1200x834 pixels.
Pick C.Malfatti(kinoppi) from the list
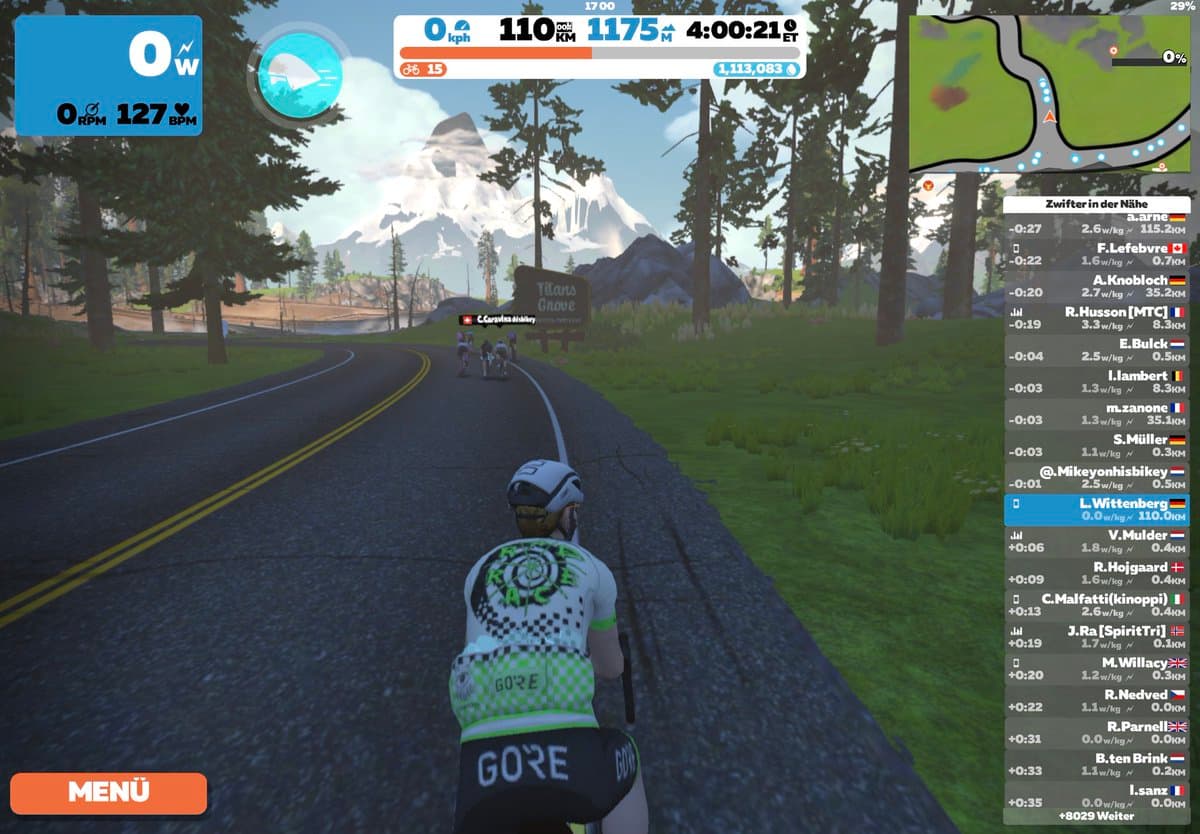[1096, 605]
